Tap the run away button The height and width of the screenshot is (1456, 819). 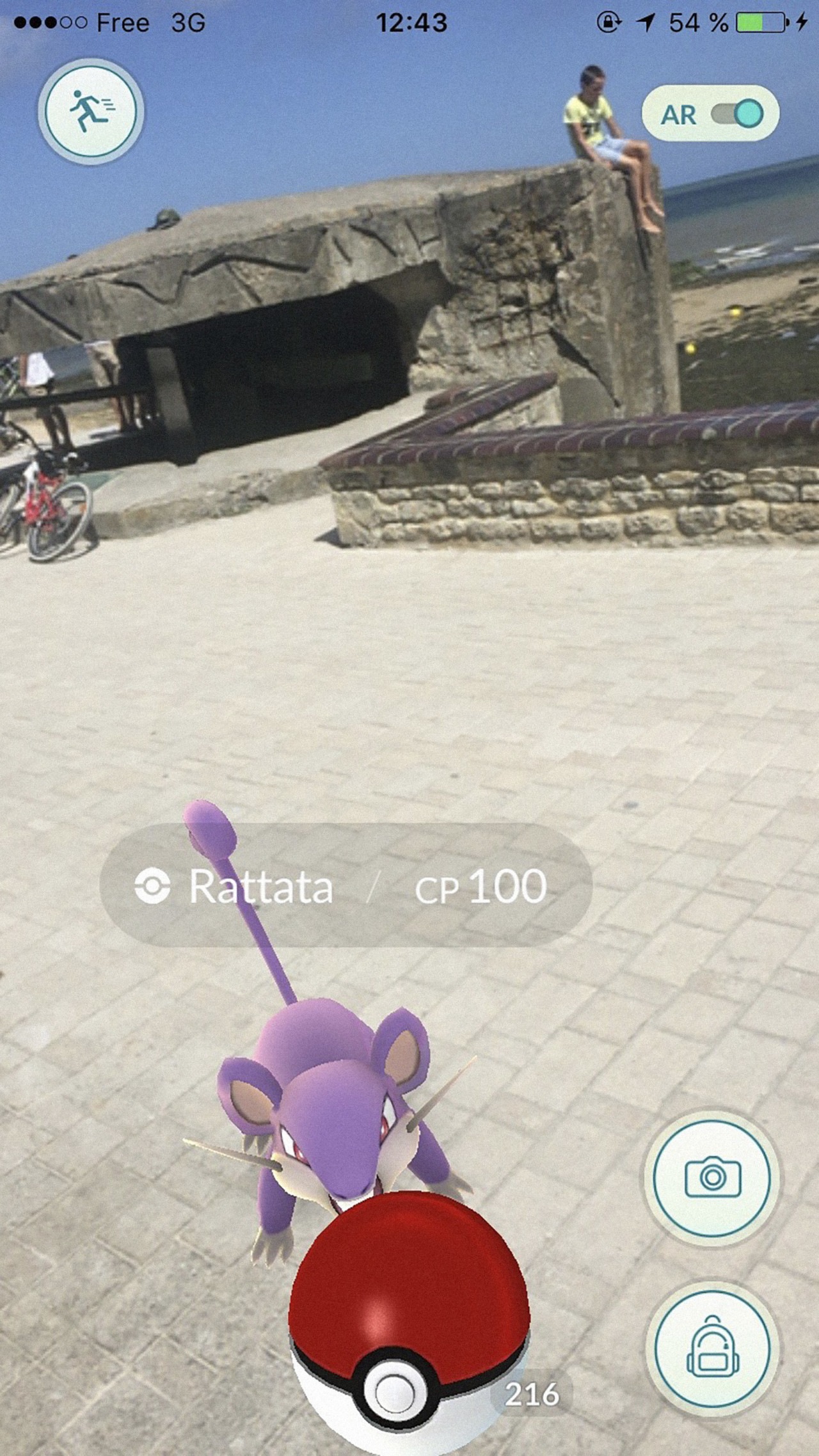(x=91, y=111)
